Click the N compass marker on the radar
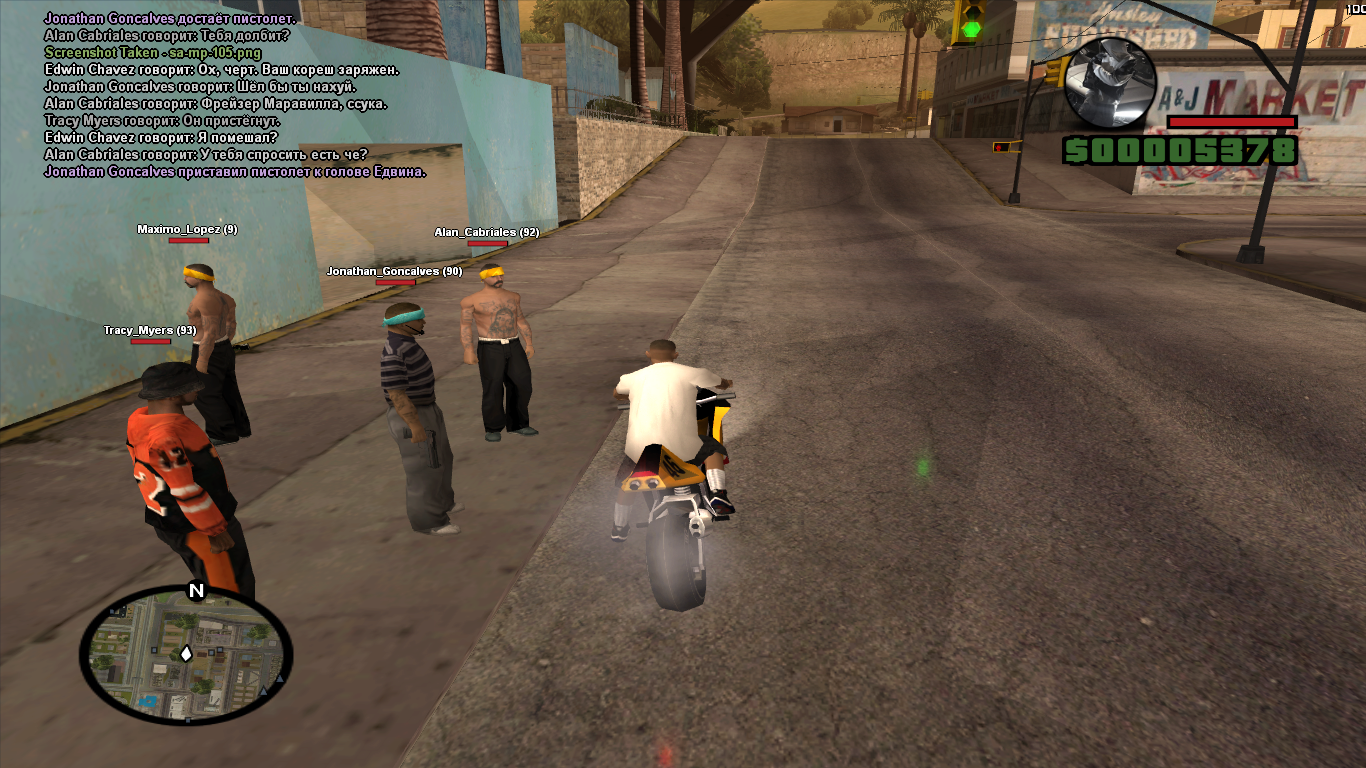The width and height of the screenshot is (1366, 768). coord(196,591)
